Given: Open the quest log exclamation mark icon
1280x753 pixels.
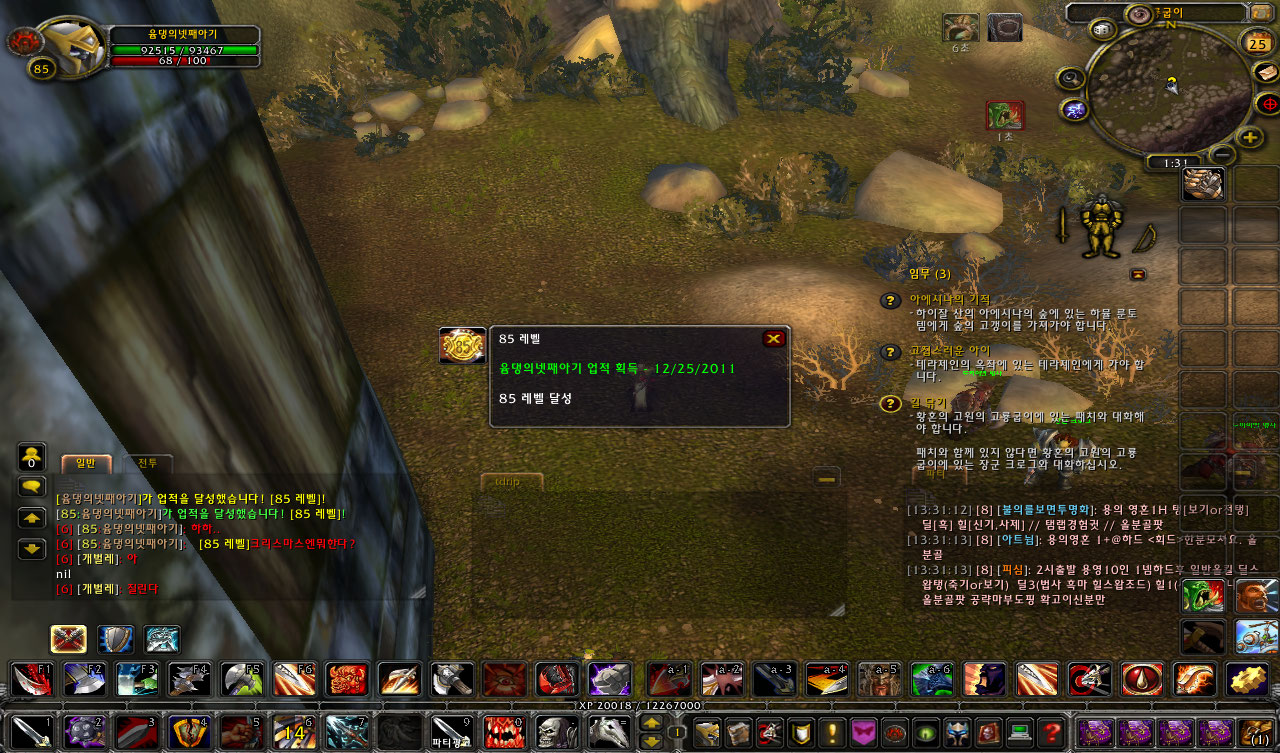Looking at the screenshot, I should (x=832, y=733).
